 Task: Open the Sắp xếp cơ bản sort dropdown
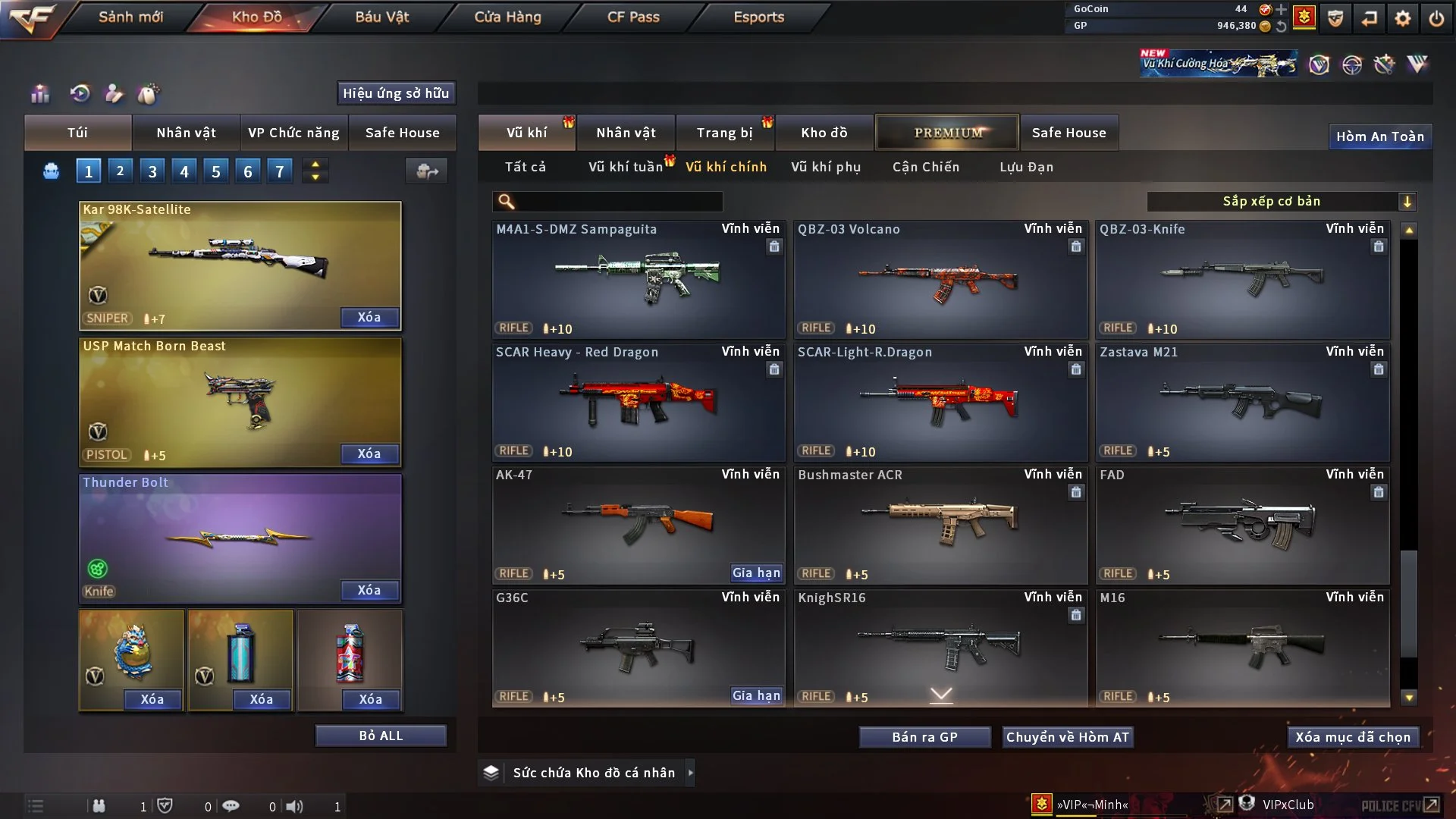coord(1280,201)
